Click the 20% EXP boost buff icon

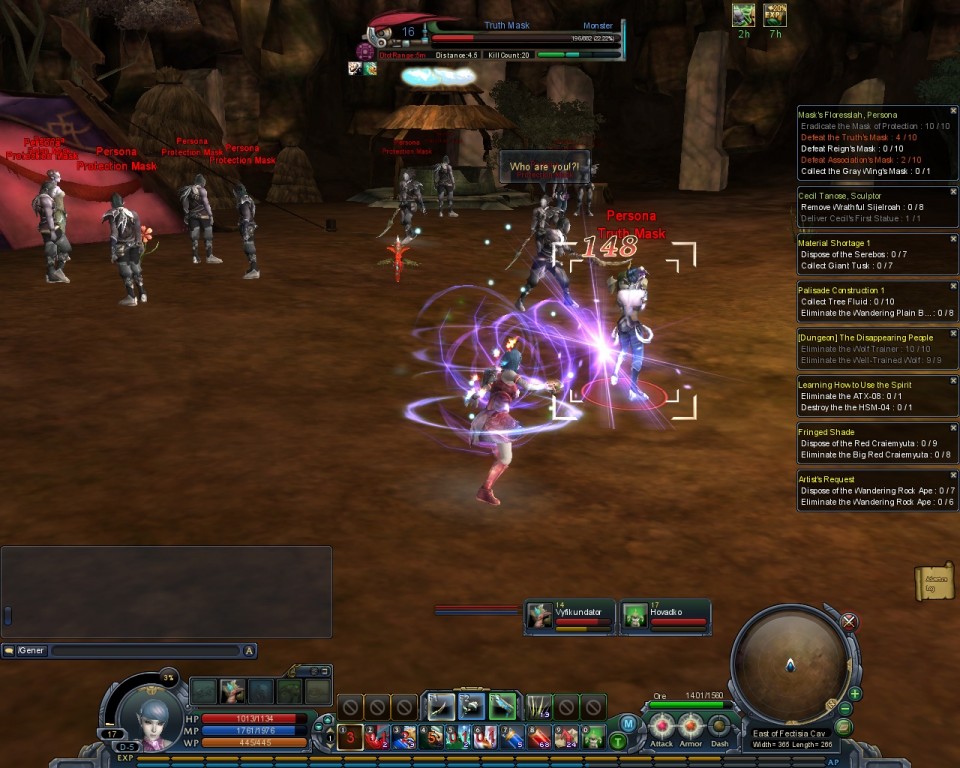click(774, 14)
